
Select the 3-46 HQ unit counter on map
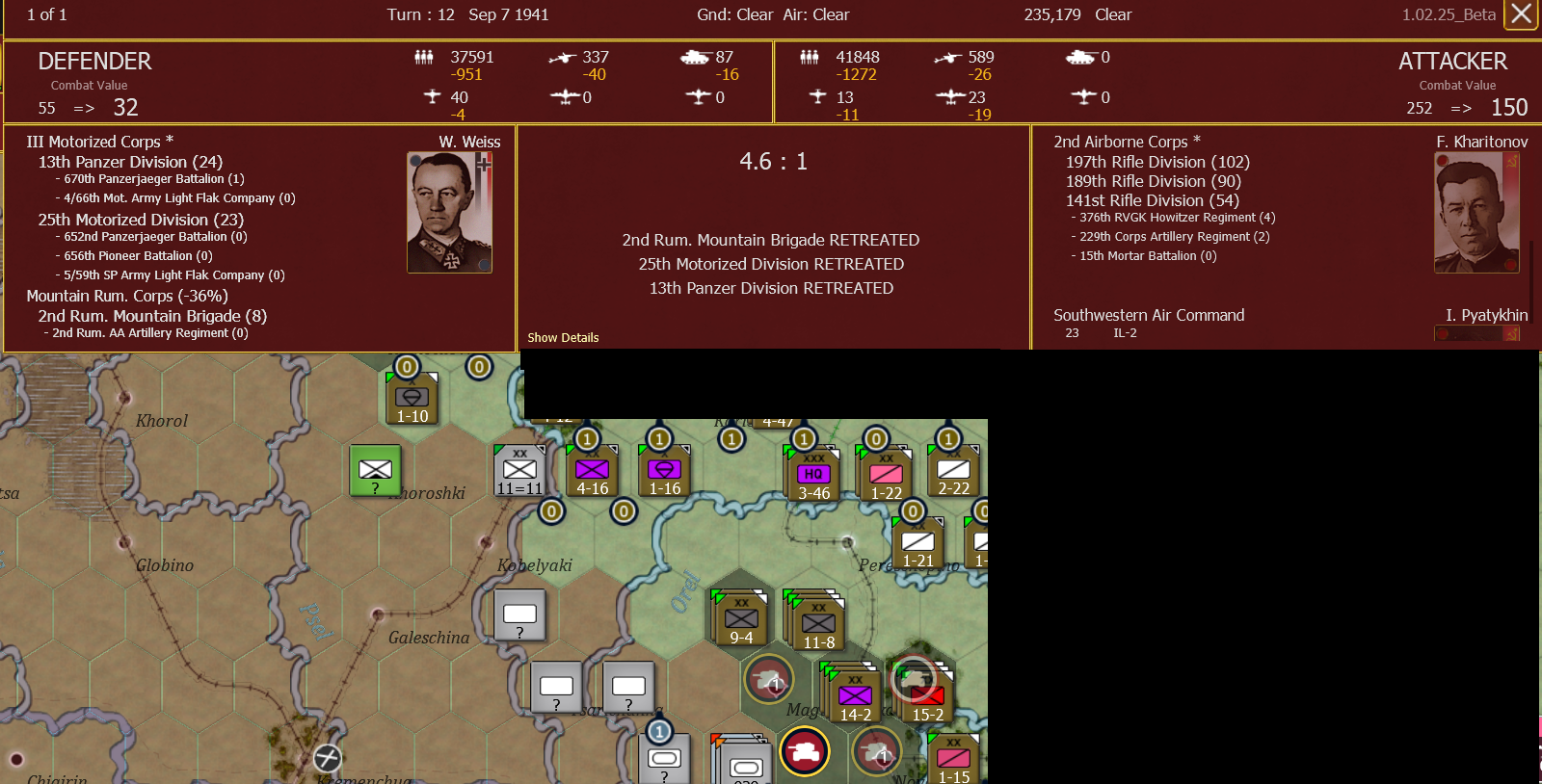coord(815,470)
